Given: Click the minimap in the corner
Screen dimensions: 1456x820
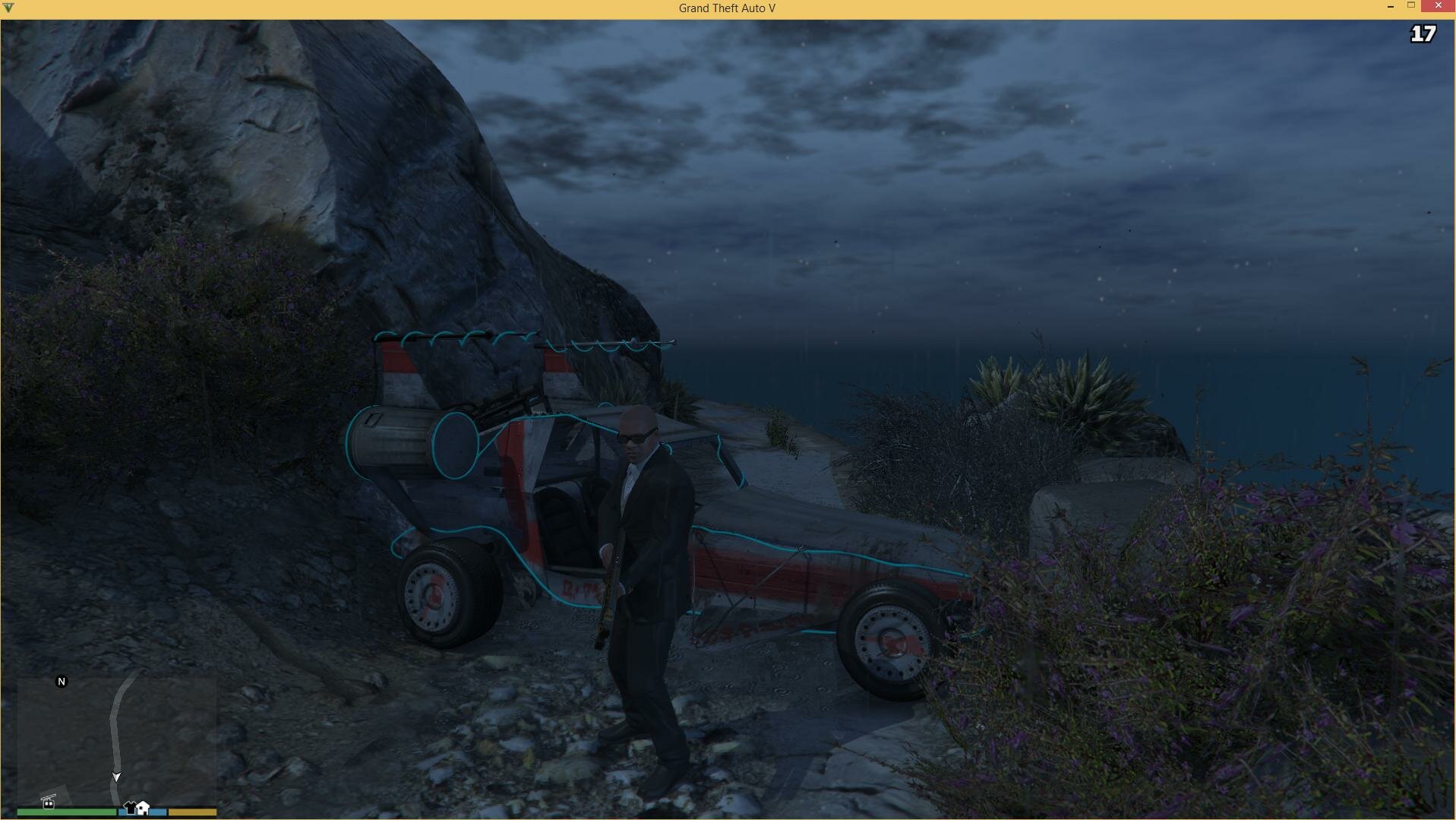Looking at the screenshot, I should [116, 741].
